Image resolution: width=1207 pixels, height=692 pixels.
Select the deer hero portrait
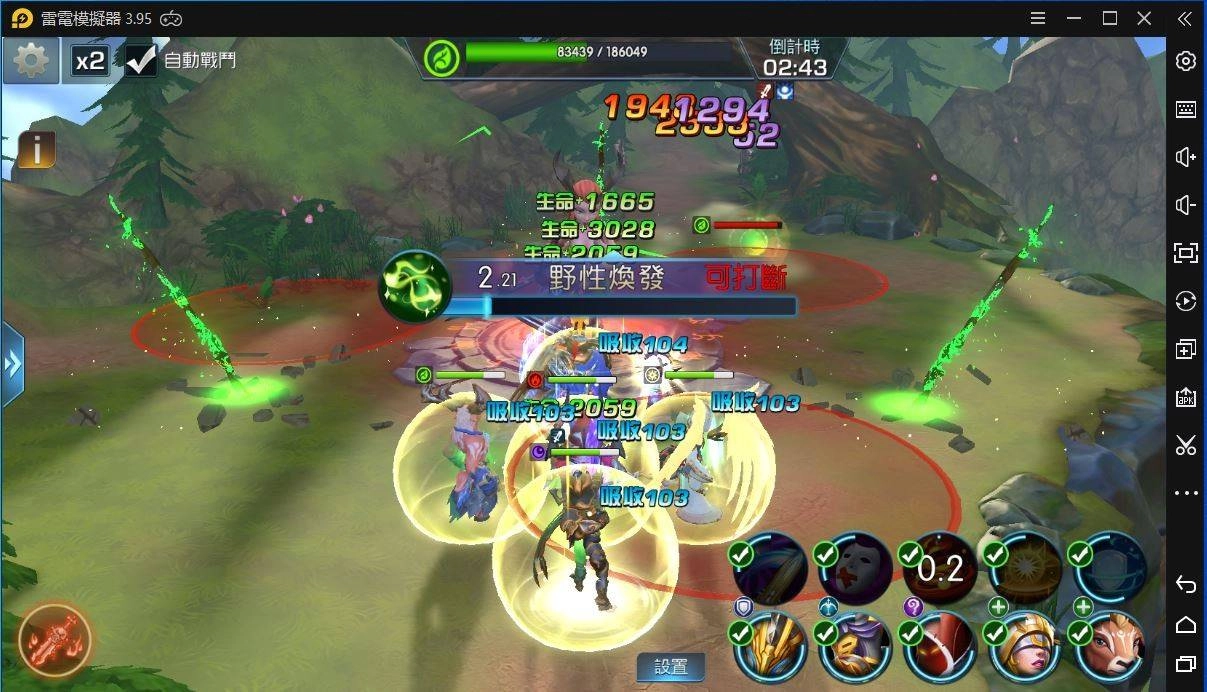[x=1111, y=645]
